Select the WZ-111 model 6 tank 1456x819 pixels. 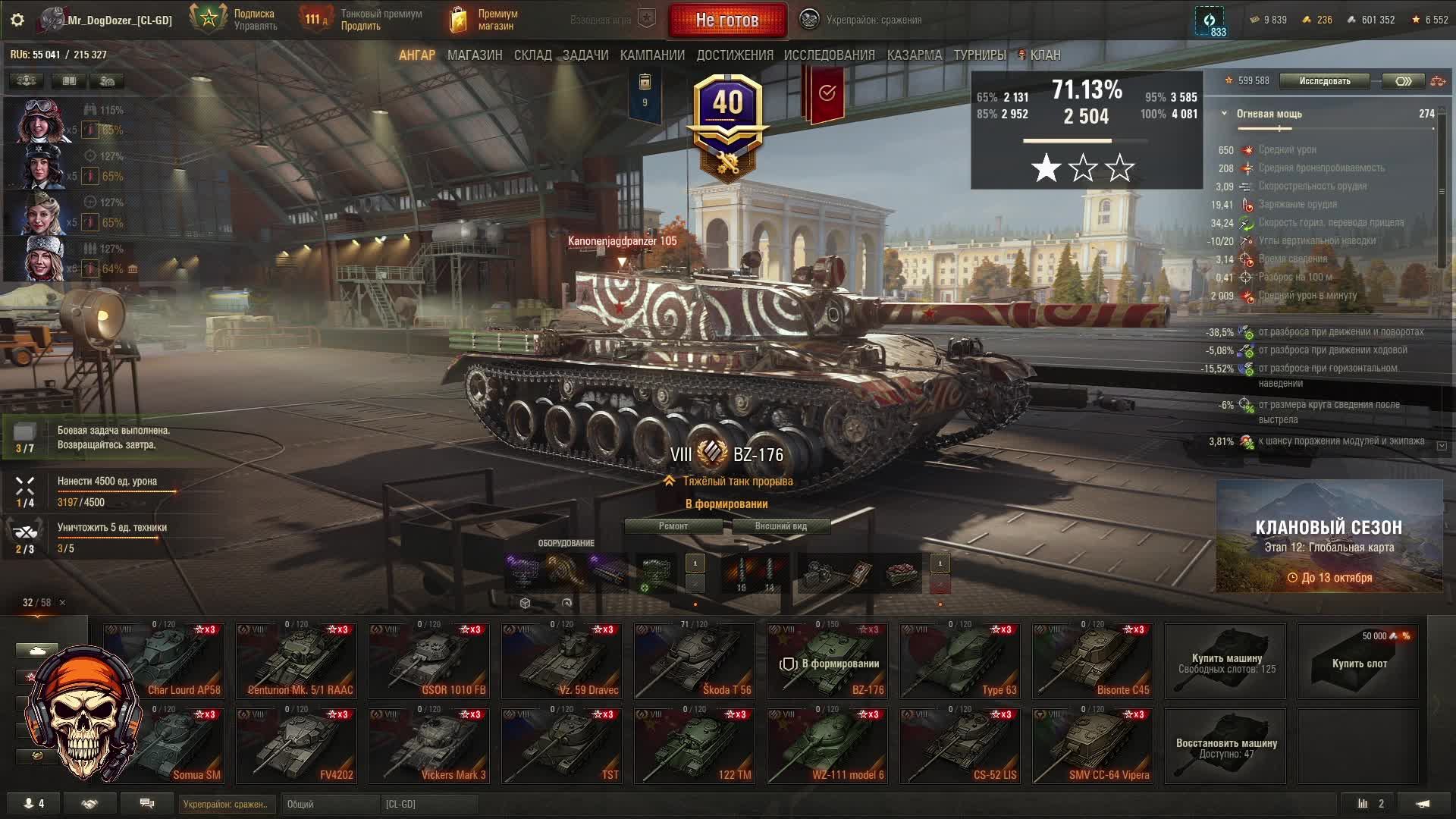click(x=827, y=746)
